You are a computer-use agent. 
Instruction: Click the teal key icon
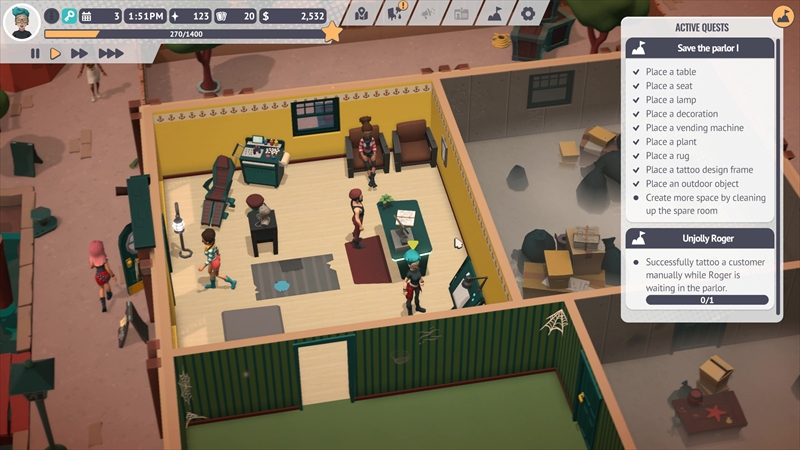(69, 16)
